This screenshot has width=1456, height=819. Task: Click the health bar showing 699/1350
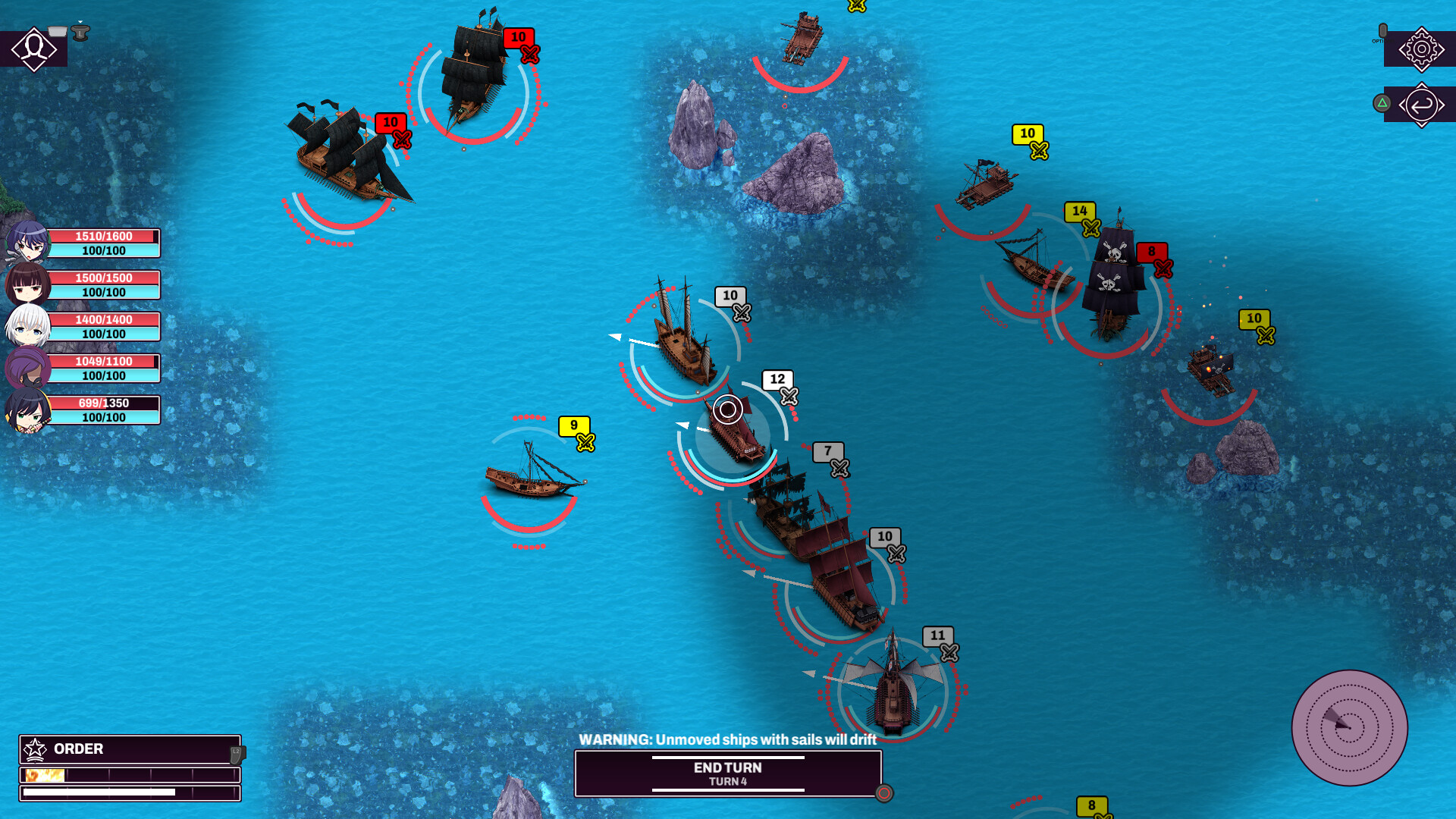(103, 401)
